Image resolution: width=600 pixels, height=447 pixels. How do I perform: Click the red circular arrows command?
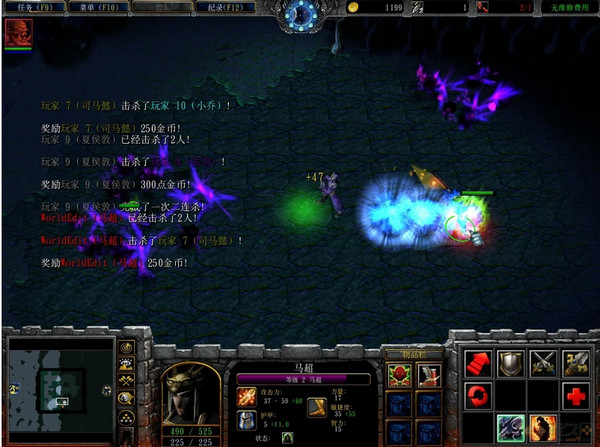pyautogui.click(x=478, y=396)
